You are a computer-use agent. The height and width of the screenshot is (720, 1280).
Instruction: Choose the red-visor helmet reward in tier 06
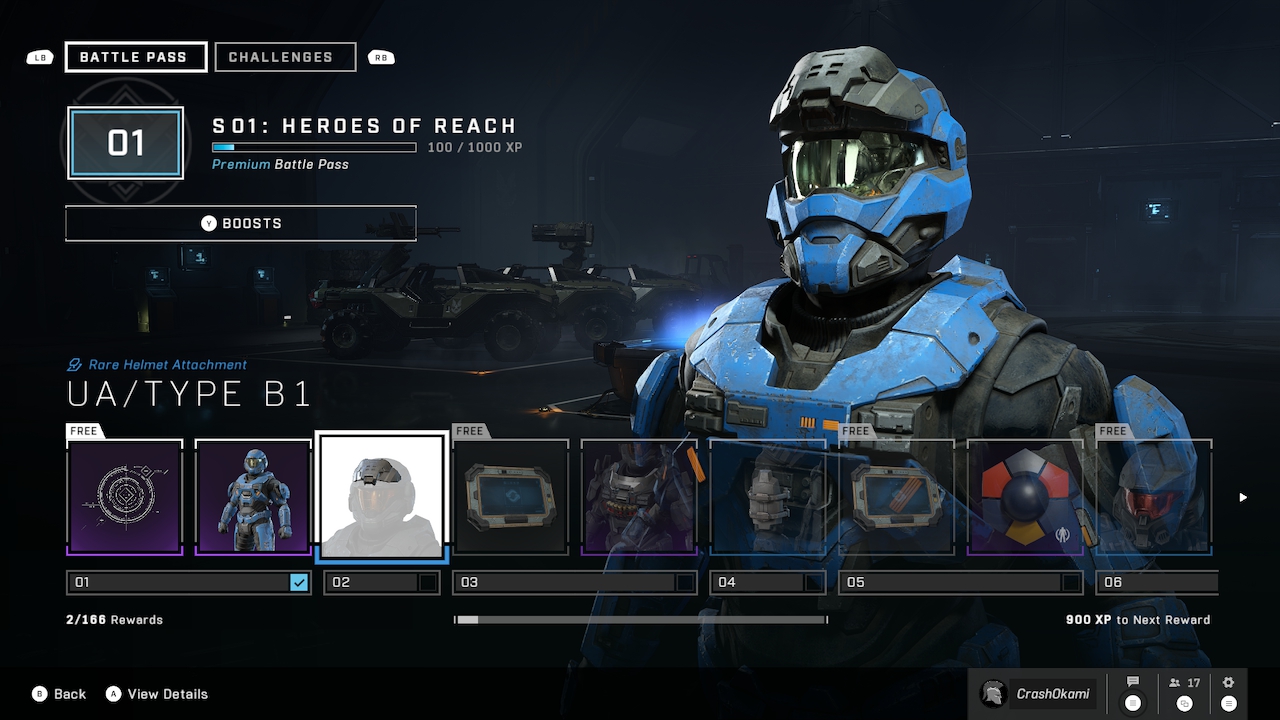tap(1155, 497)
